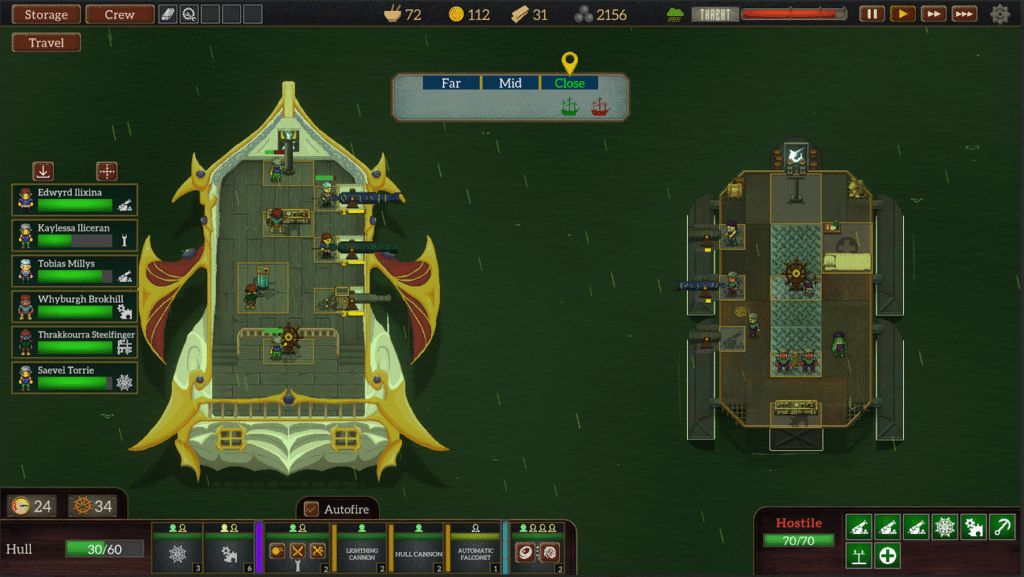
Task: Select crew member Tobias Millys
Action: coord(75,270)
